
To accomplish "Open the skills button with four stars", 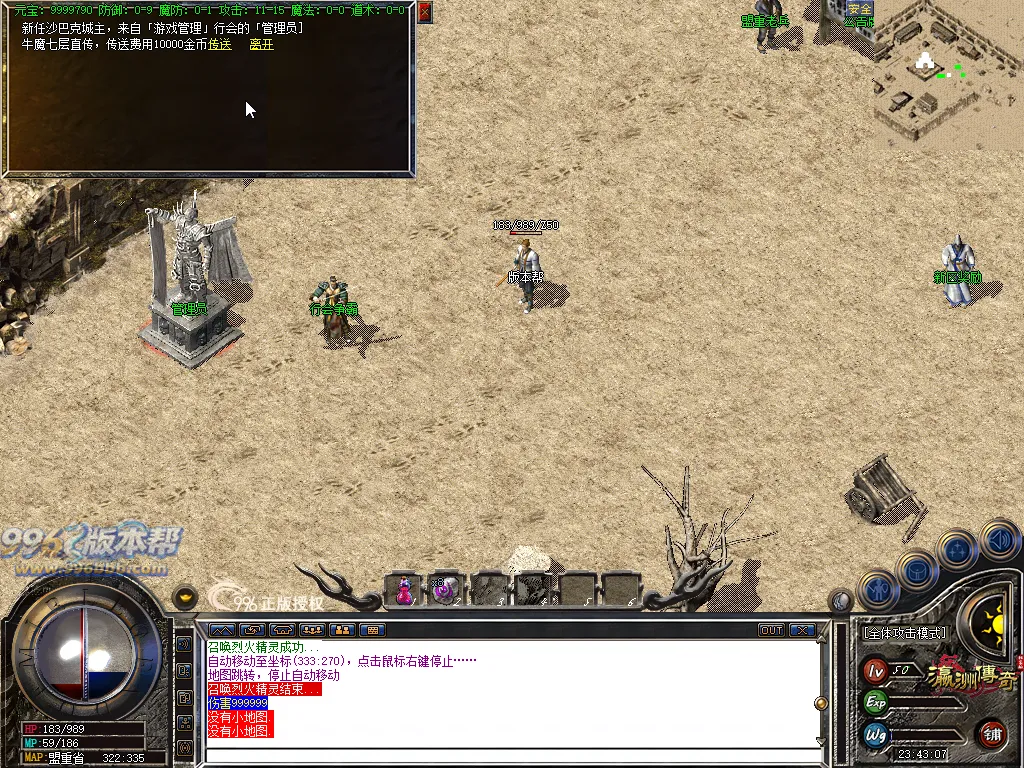I will pyautogui.click(x=957, y=551).
